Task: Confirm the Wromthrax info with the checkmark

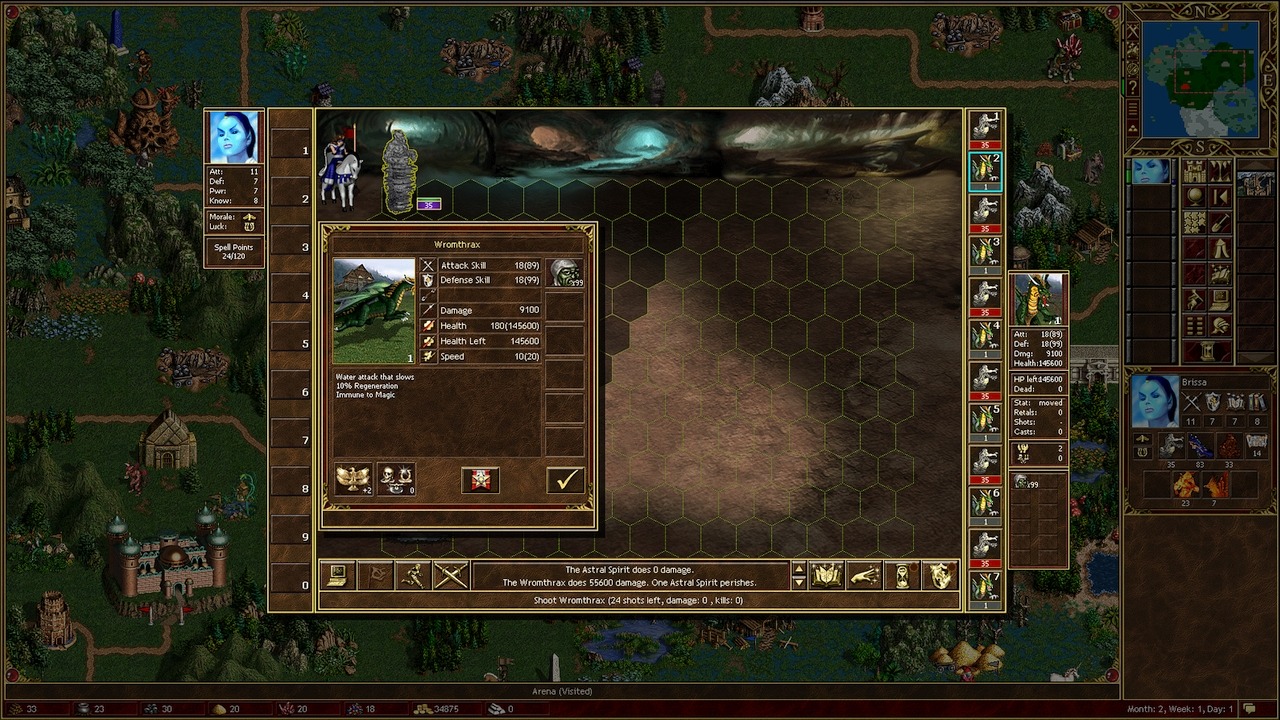Action: (565, 480)
